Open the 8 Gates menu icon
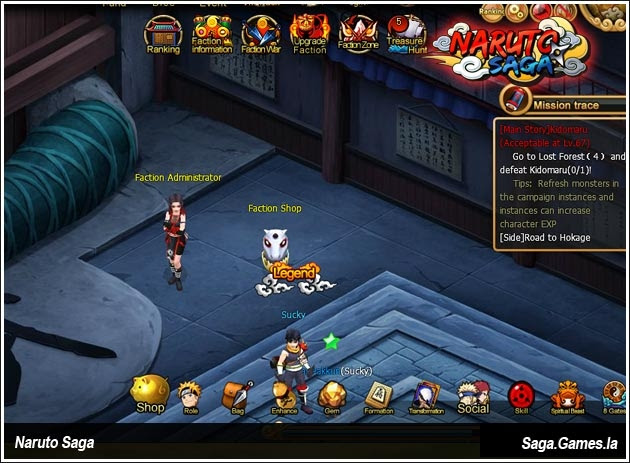 click(615, 395)
